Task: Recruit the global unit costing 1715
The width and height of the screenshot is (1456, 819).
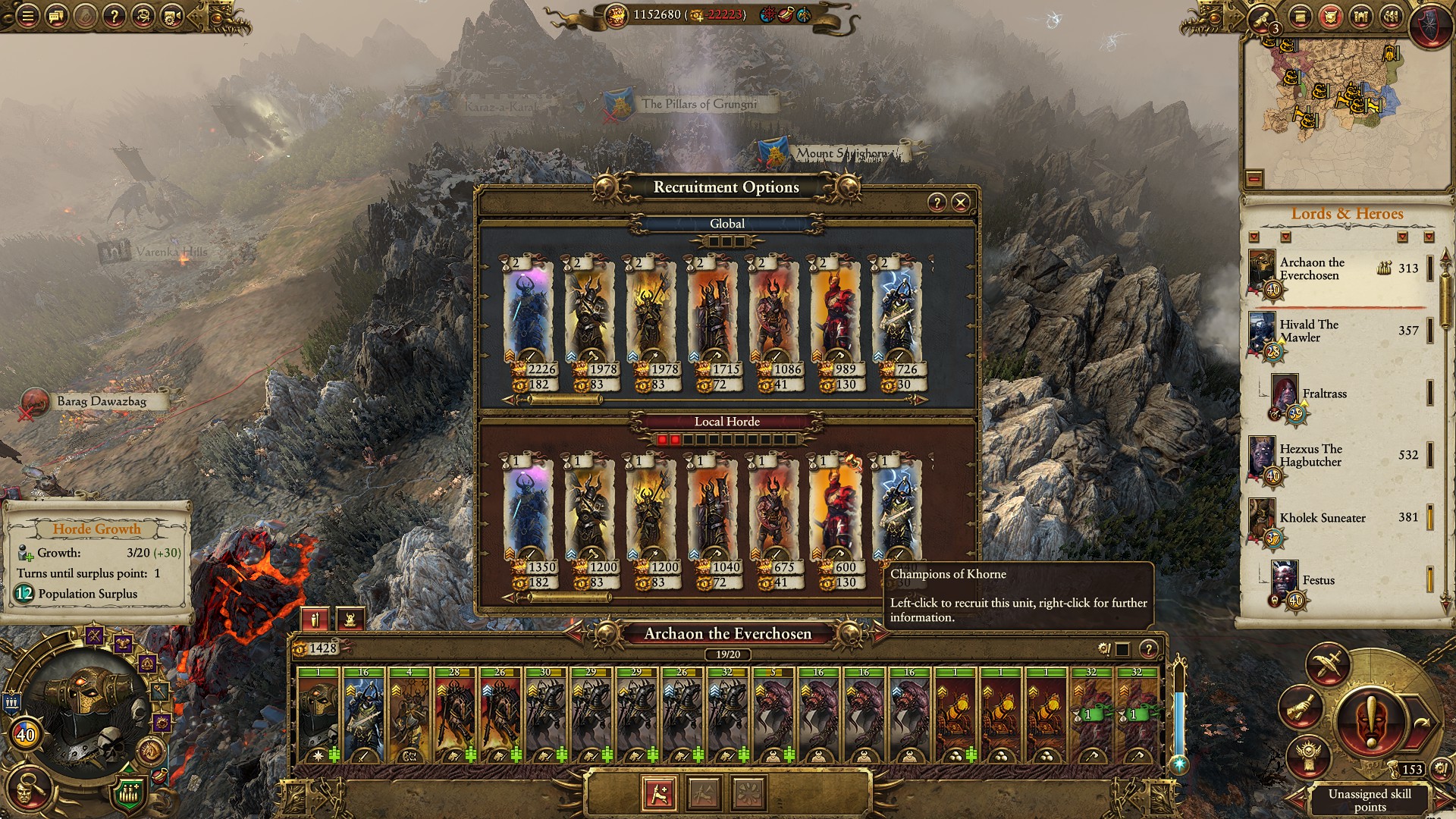Action: tap(712, 324)
